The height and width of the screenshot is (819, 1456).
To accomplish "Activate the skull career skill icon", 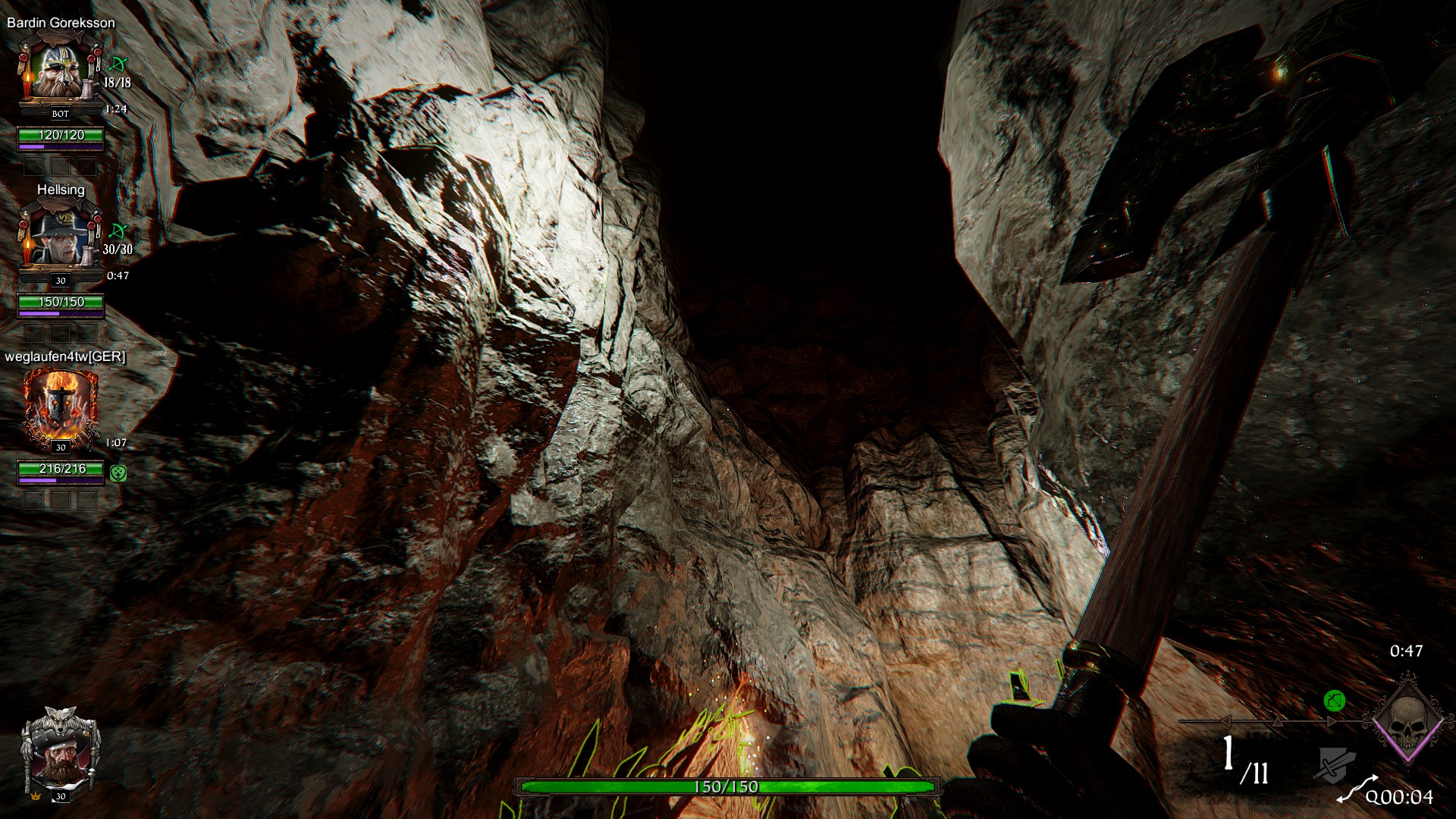I will click(1407, 720).
